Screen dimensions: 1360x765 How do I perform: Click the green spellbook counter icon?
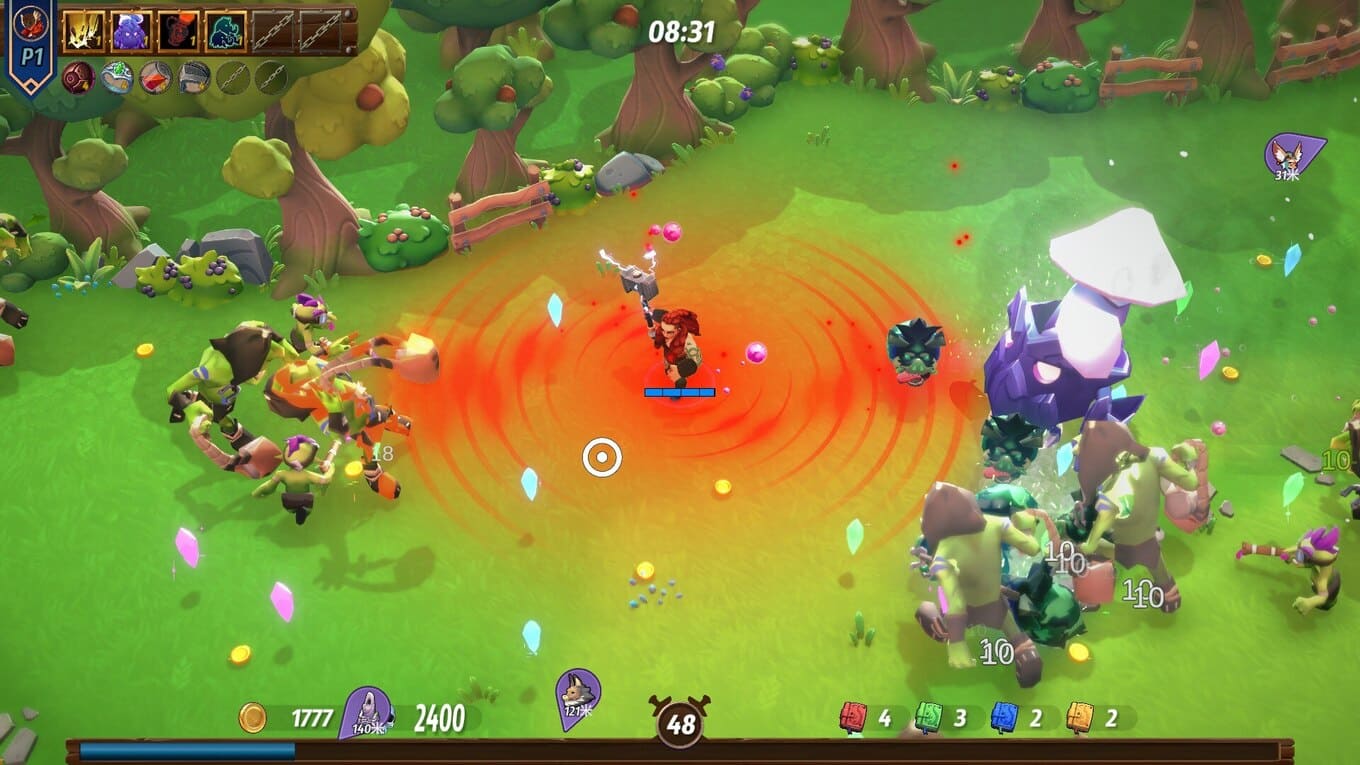928,717
